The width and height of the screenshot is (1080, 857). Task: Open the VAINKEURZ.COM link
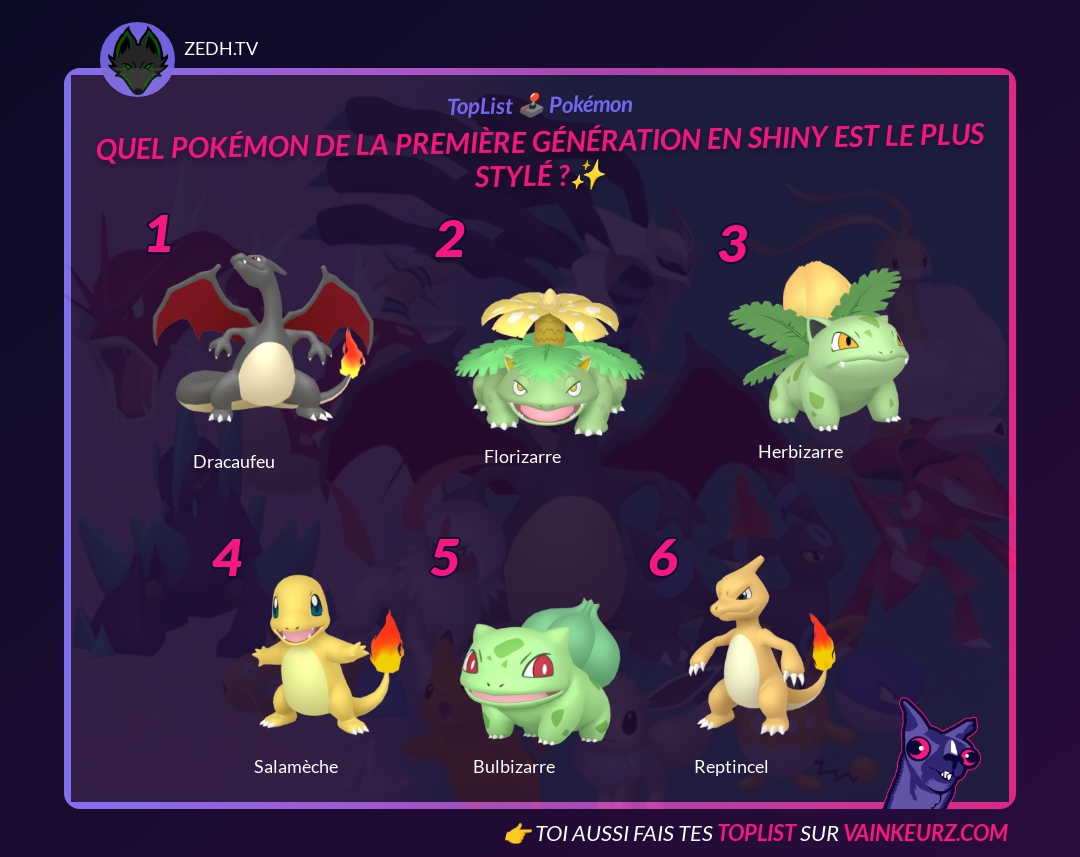(x=925, y=833)
